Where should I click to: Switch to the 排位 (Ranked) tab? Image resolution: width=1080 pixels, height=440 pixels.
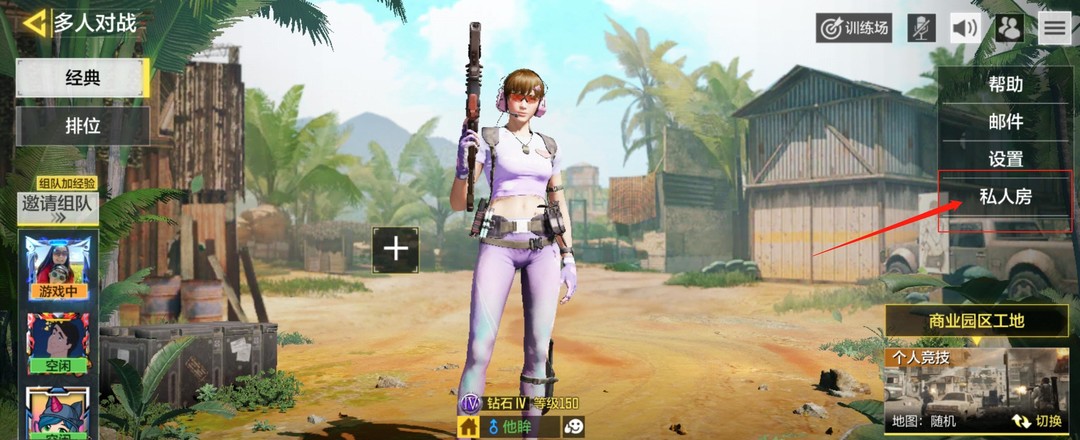click(x=83, y=127)
